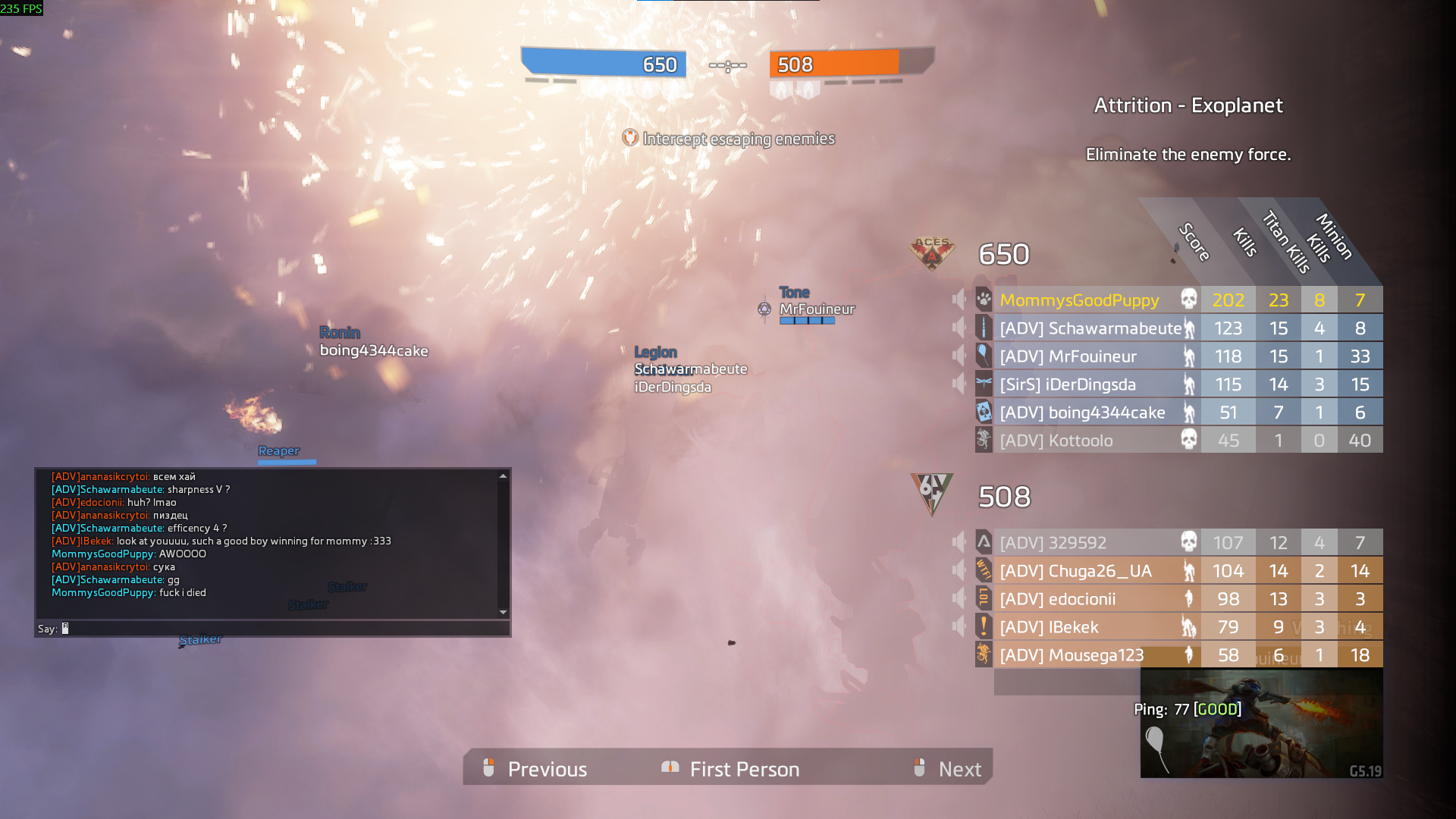
Task: Mute MommysGoodPuppy with the speaker icon
Action: tap(959, 300)
